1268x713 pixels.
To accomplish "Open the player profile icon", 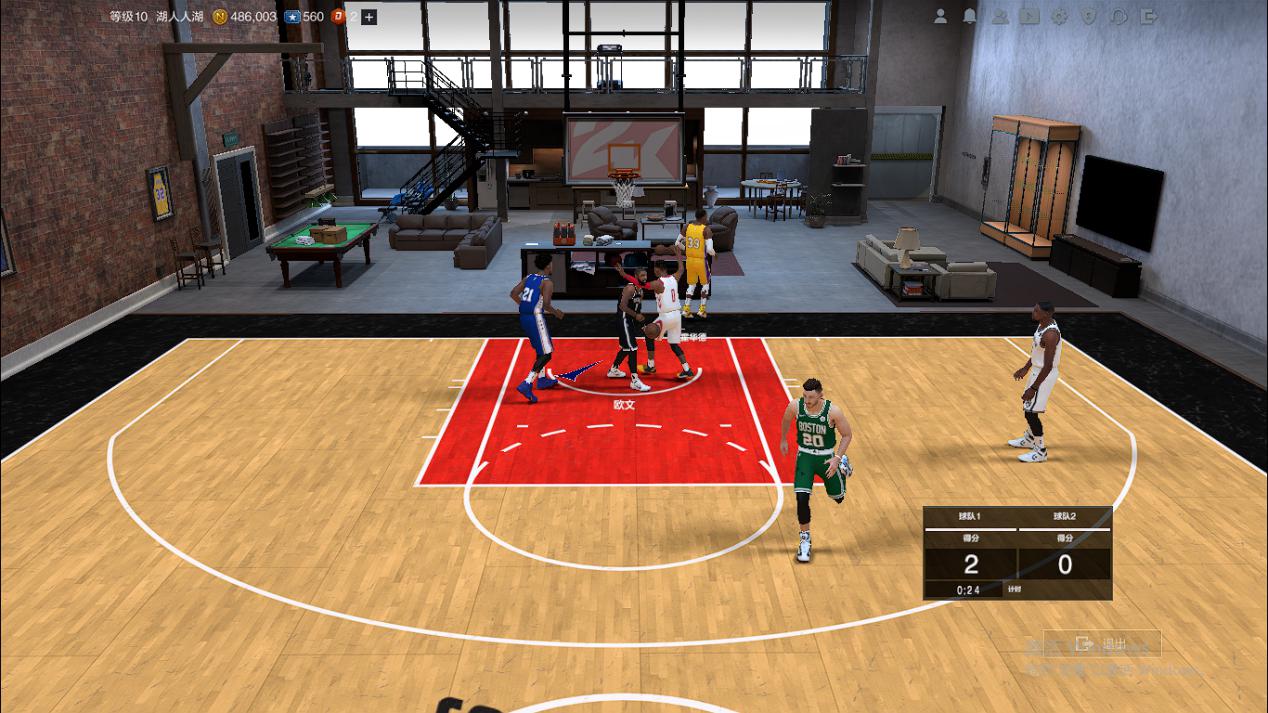I will click(940, 16).
